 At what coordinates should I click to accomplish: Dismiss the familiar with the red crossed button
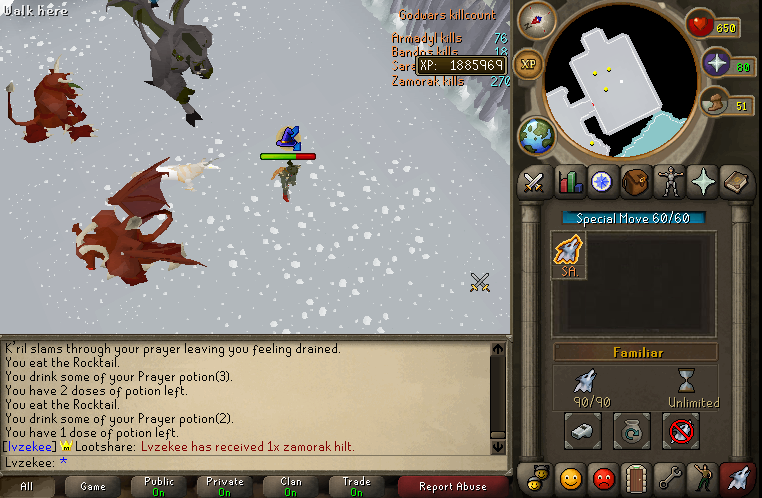pyautogui.click(x=680, y=430)
